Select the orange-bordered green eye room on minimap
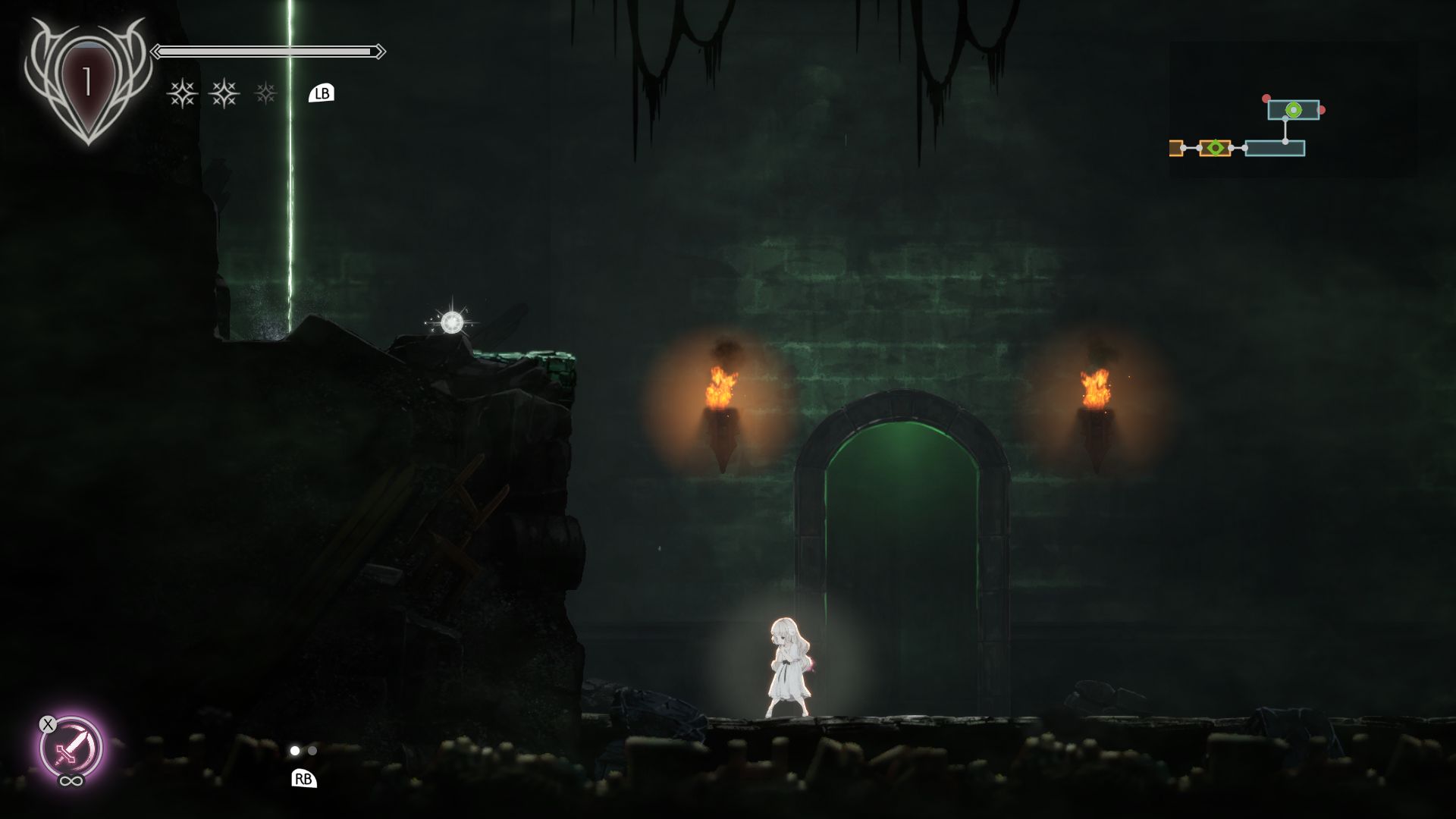Screen dimensions: 1456x819 1215,148
